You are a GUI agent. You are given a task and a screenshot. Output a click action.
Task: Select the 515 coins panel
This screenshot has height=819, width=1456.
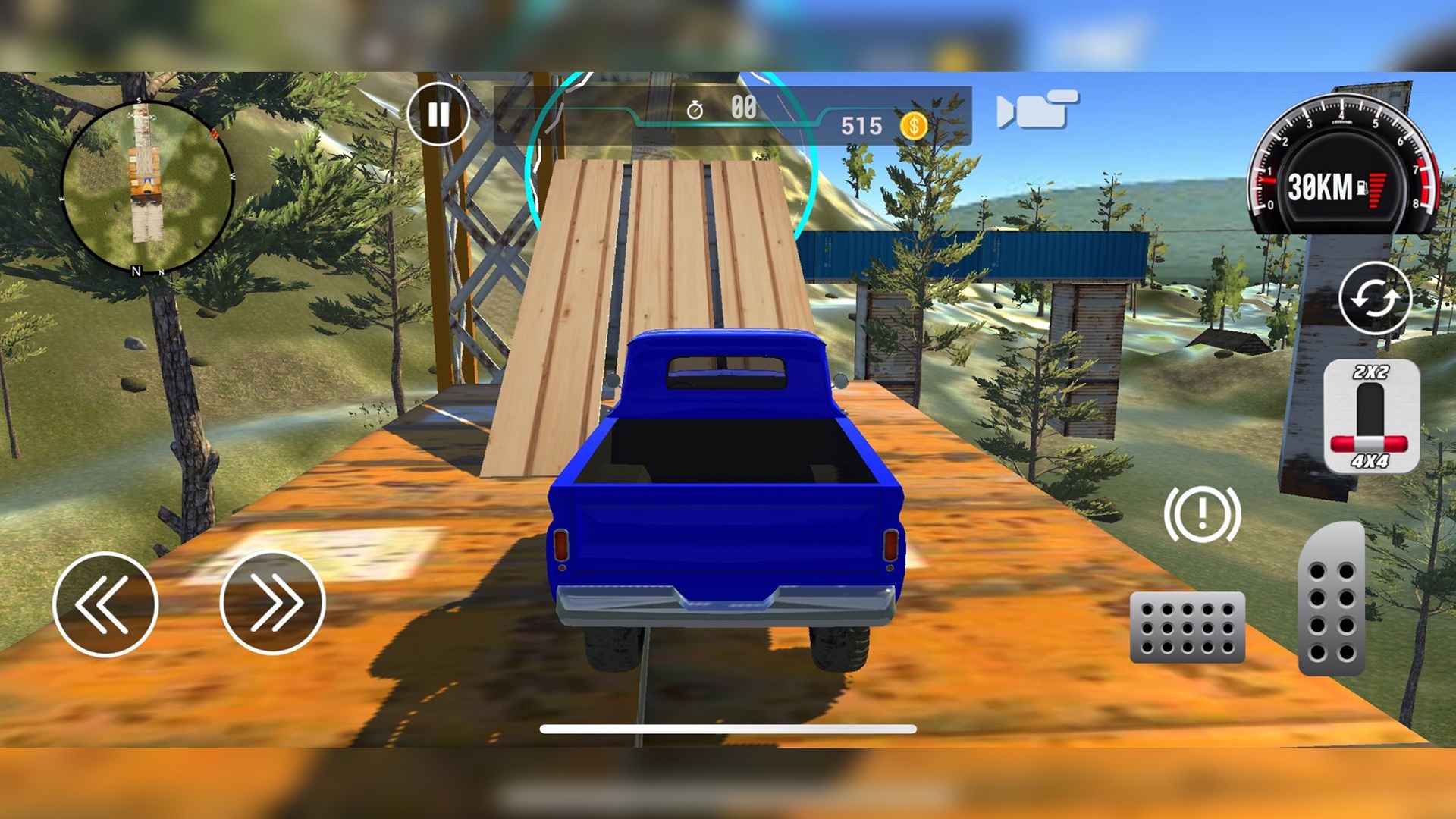880,124
